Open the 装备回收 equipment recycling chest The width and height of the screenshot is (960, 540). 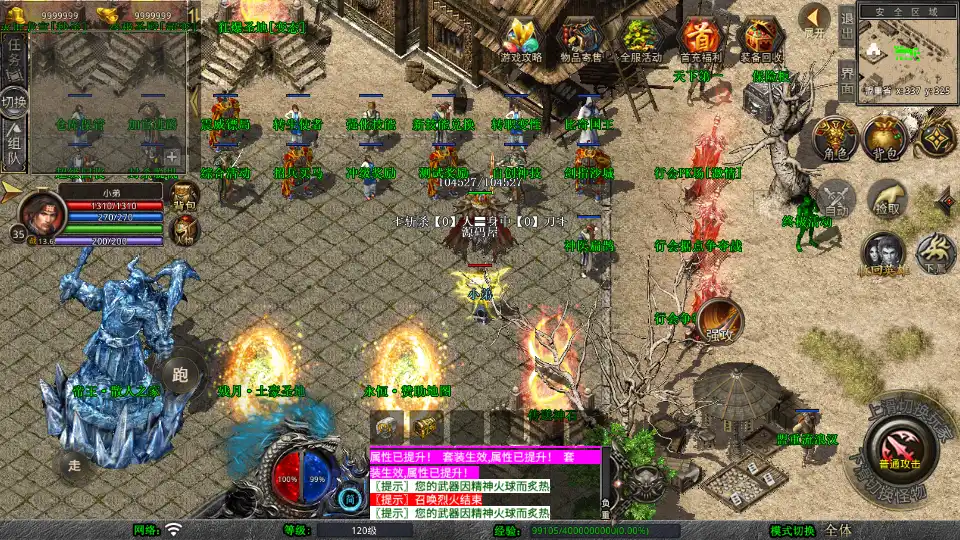[x=761, y=41]
